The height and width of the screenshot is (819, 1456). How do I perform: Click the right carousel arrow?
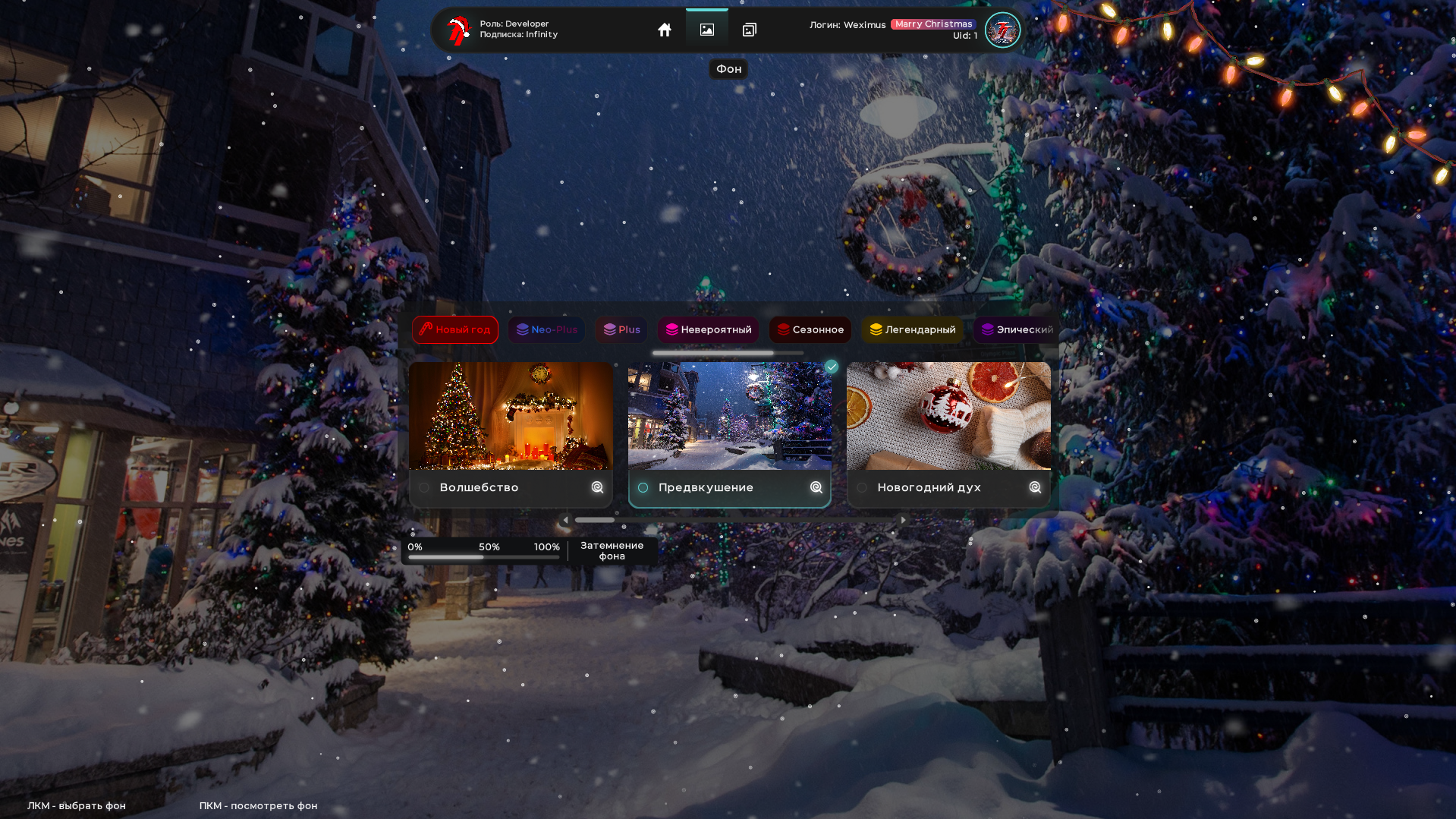(x=902, y=519)
